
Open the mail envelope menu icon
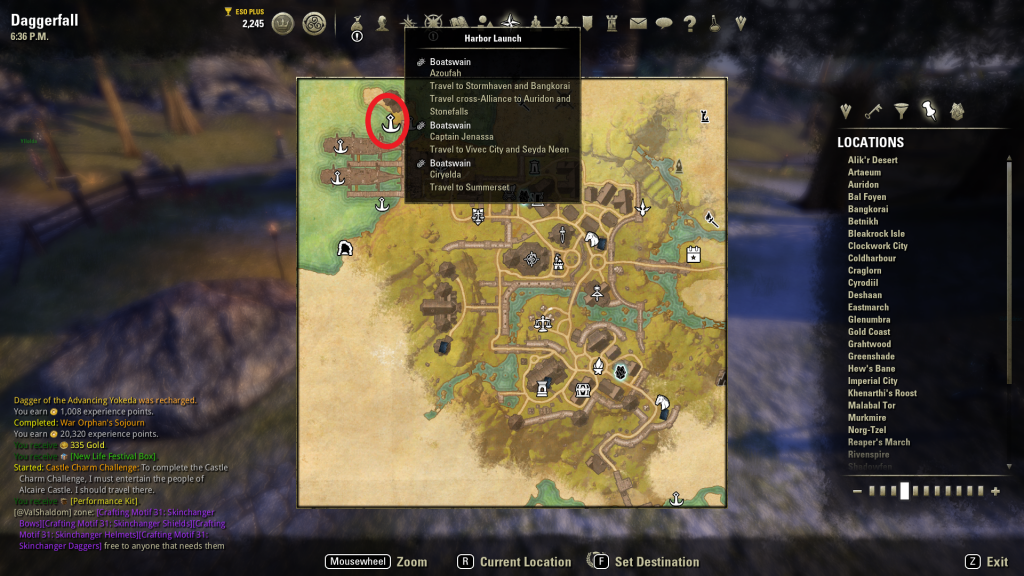638,23
